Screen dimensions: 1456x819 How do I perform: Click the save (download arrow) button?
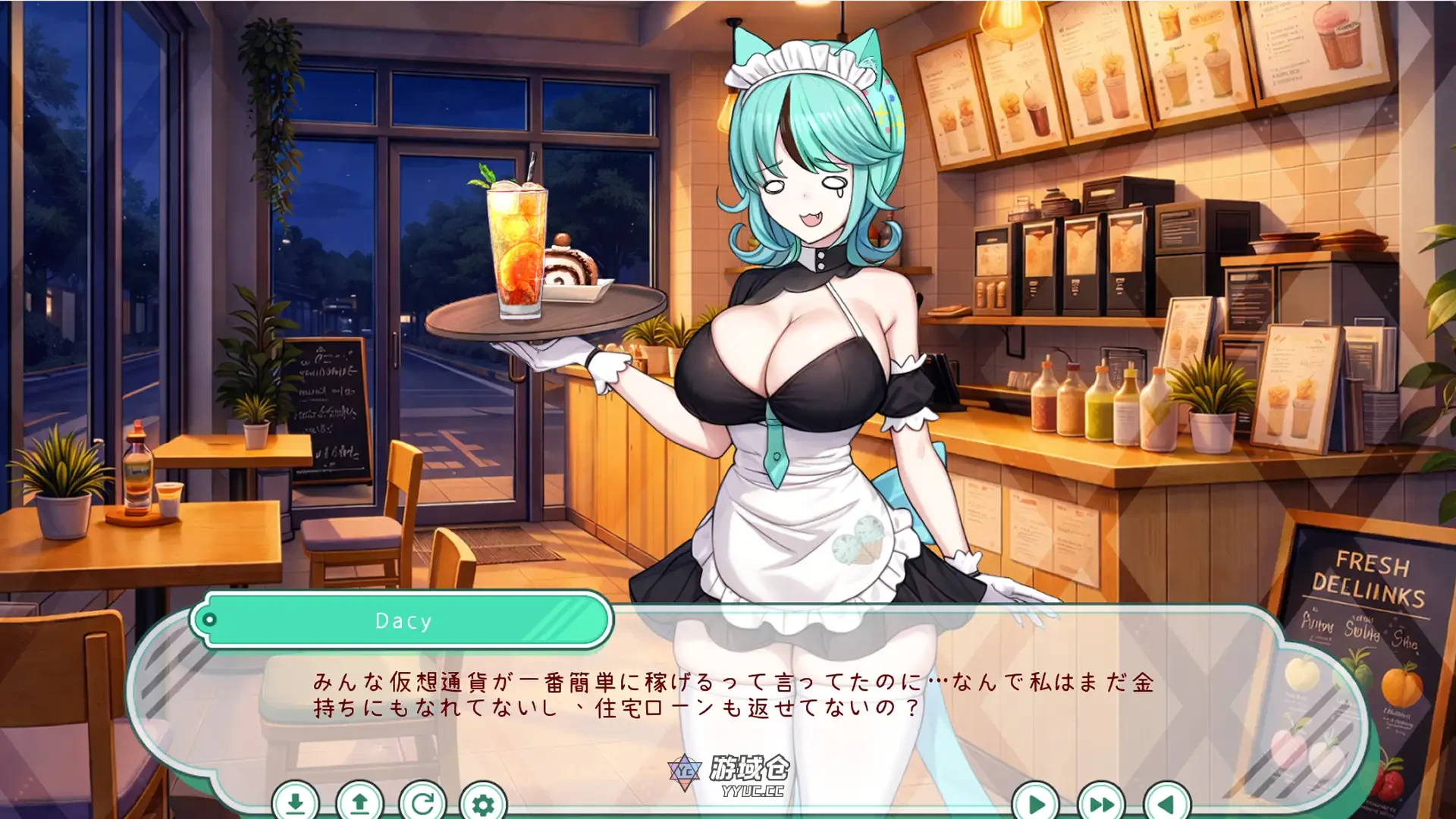[296, 802]
